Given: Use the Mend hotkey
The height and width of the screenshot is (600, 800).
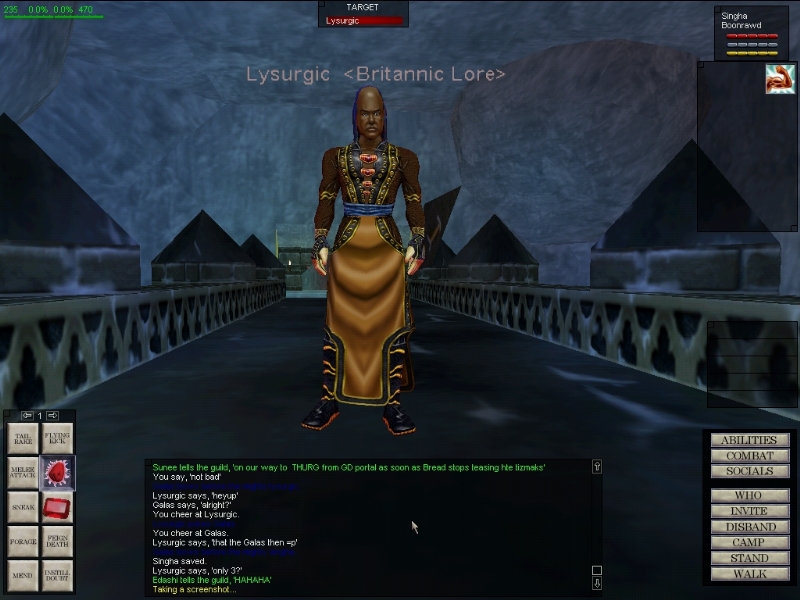Looking at the screenshot, I should pos(23,575).
